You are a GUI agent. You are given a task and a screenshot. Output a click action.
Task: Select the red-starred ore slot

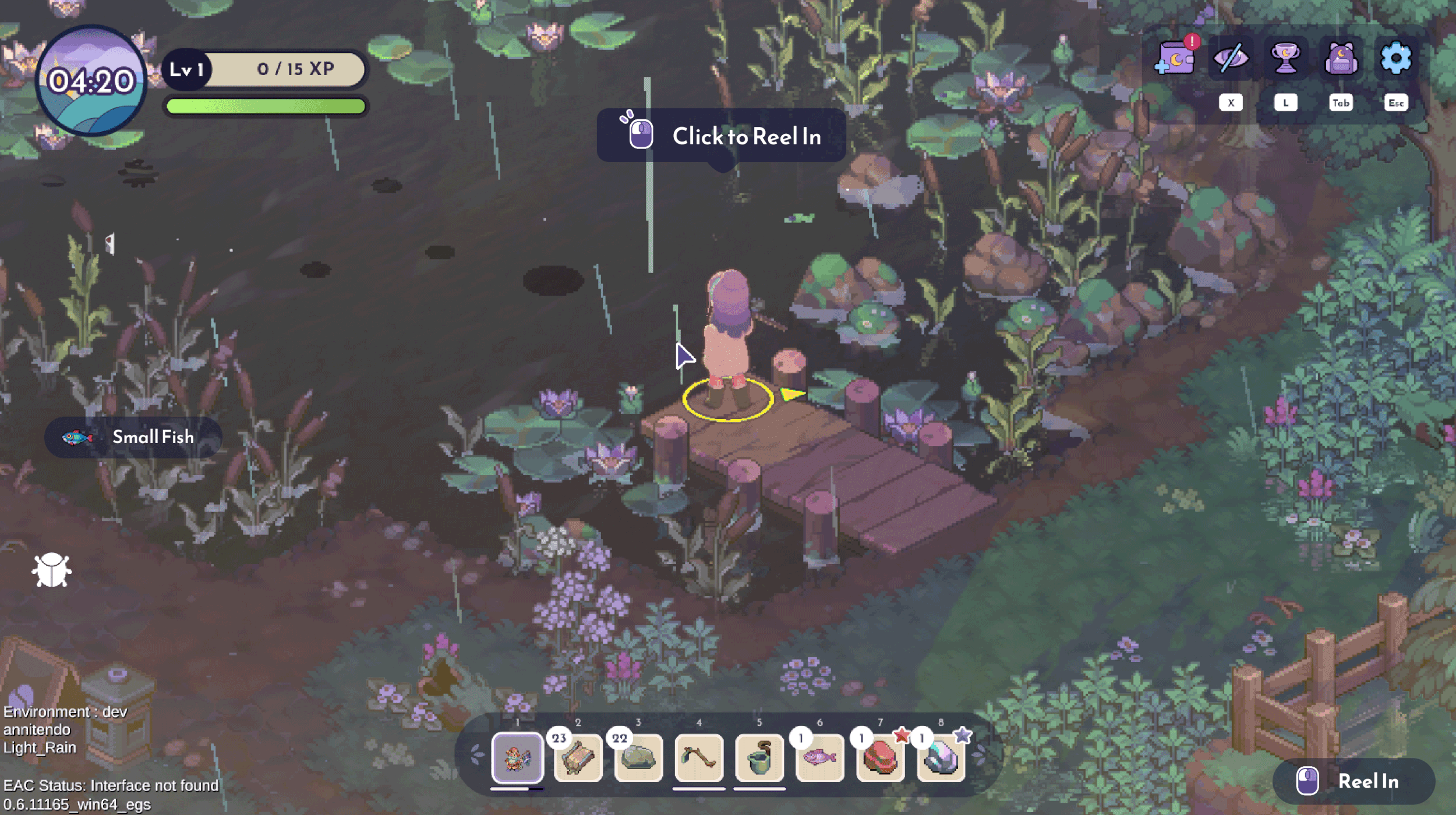pyautogui.click(x=880, y=758)
